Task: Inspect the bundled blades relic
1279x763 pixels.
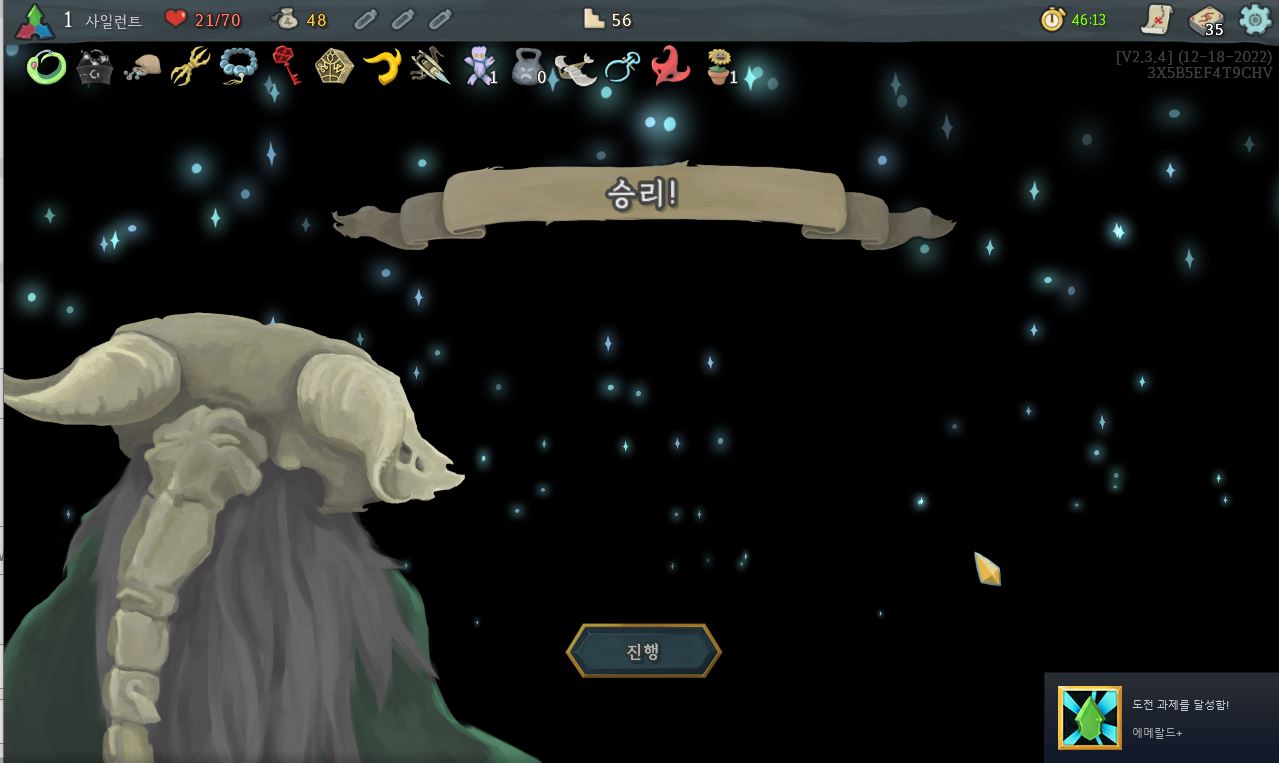Action: click(x=430, y=67)
